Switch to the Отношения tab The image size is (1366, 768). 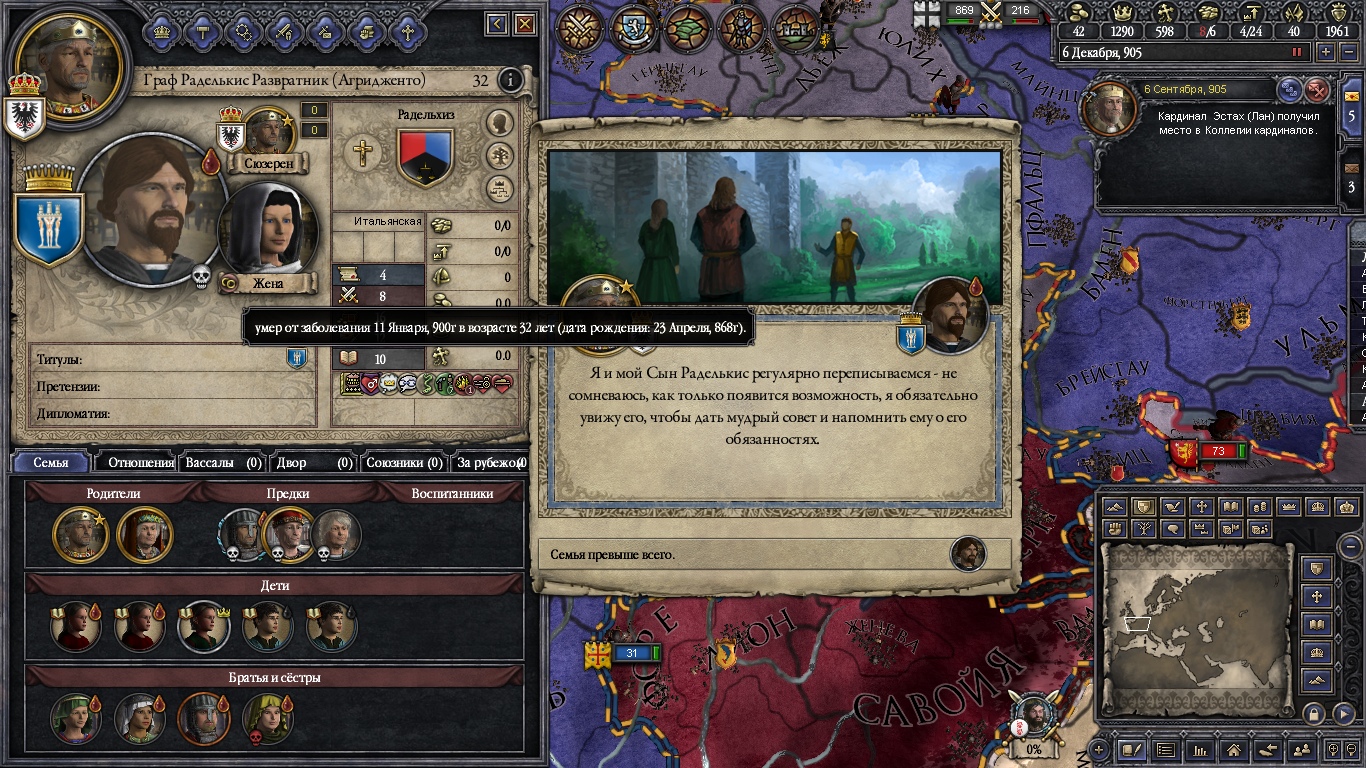point(140,462)
